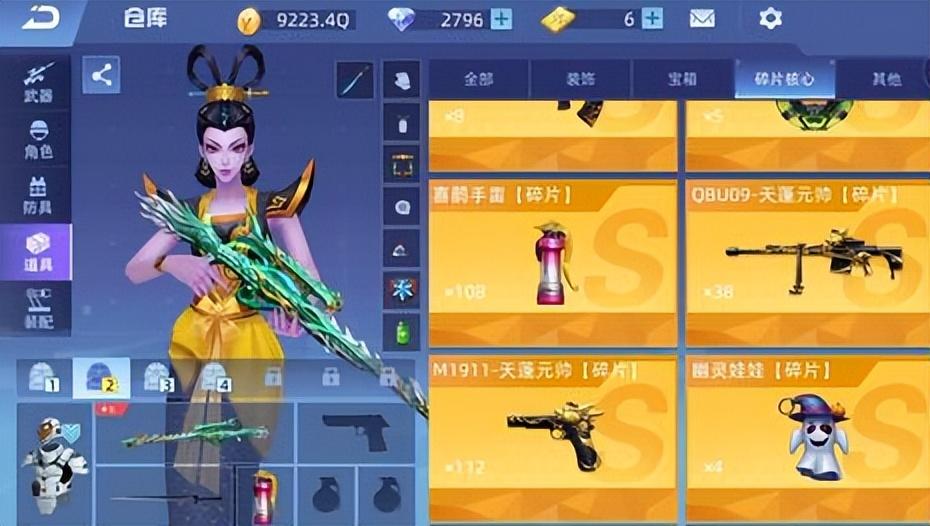Click the share button beside the character
This screenshot has height=526, width=930.
click(x=101, y=75)
